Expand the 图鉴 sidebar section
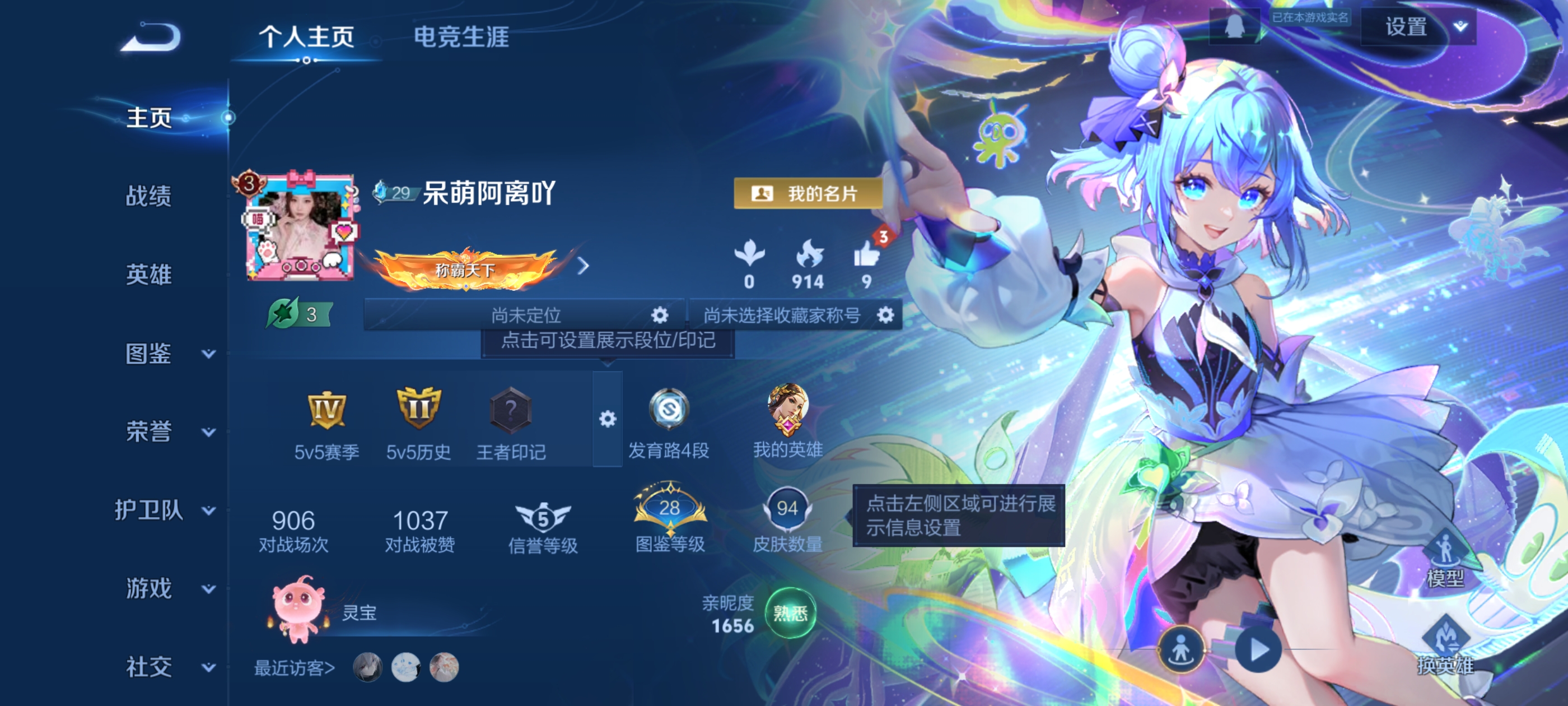Image resolution: width=1568 pixels, height=706 pixels. coord(148,354)
